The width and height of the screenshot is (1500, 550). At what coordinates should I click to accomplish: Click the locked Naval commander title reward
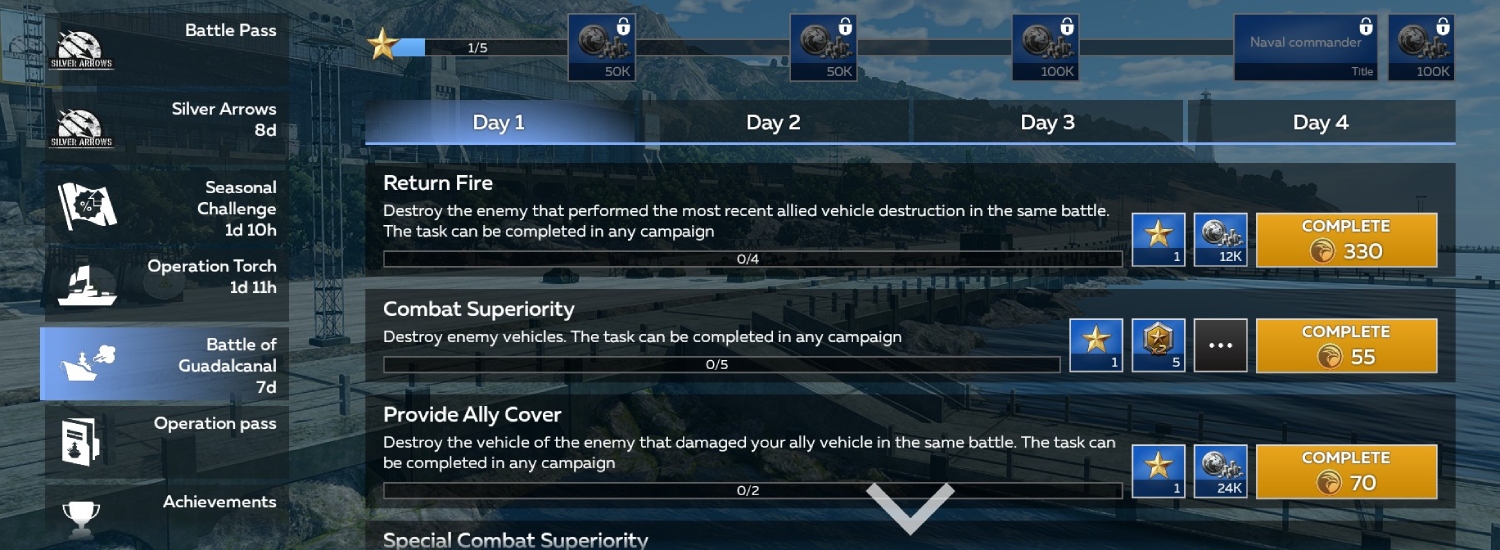tap(1307, 47)
